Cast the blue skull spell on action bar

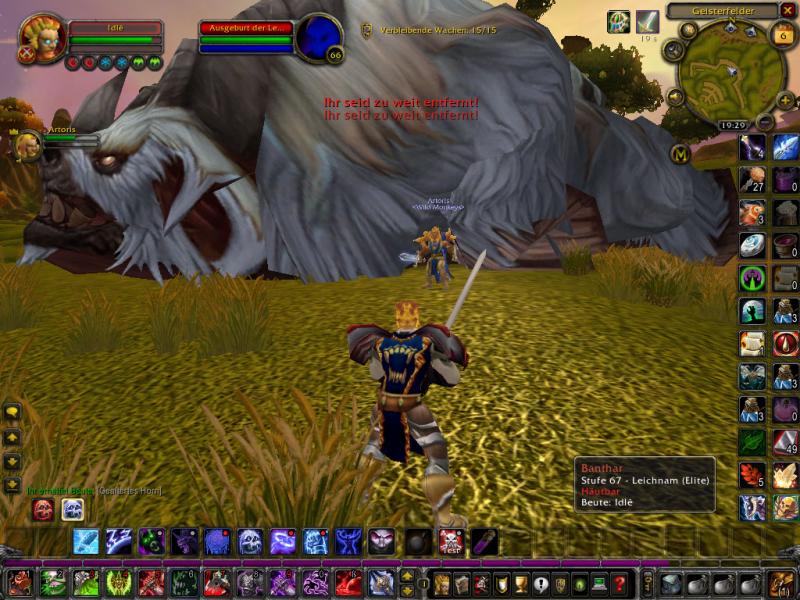[250, 542]
